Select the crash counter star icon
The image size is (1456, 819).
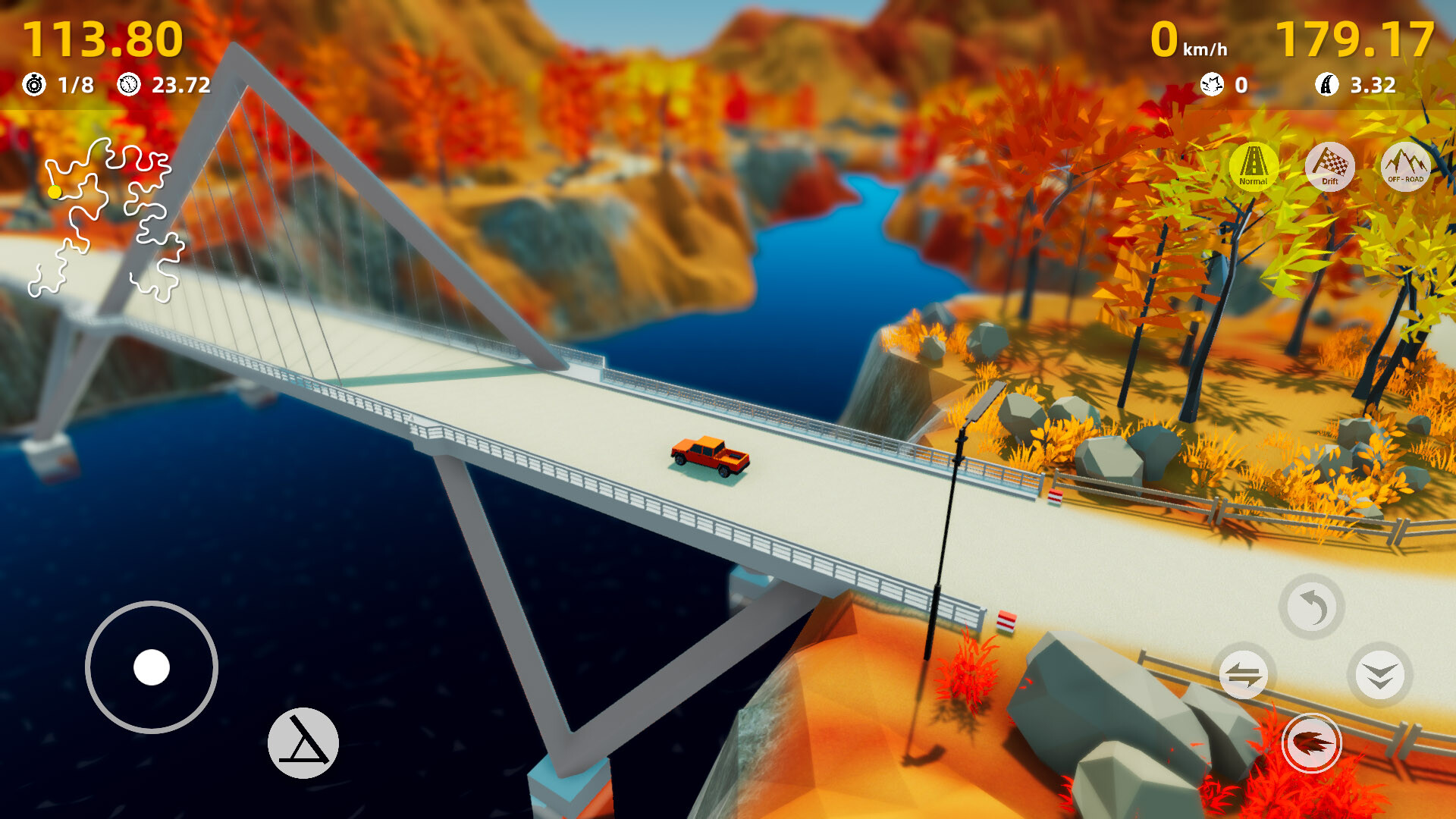(1213, 85)
